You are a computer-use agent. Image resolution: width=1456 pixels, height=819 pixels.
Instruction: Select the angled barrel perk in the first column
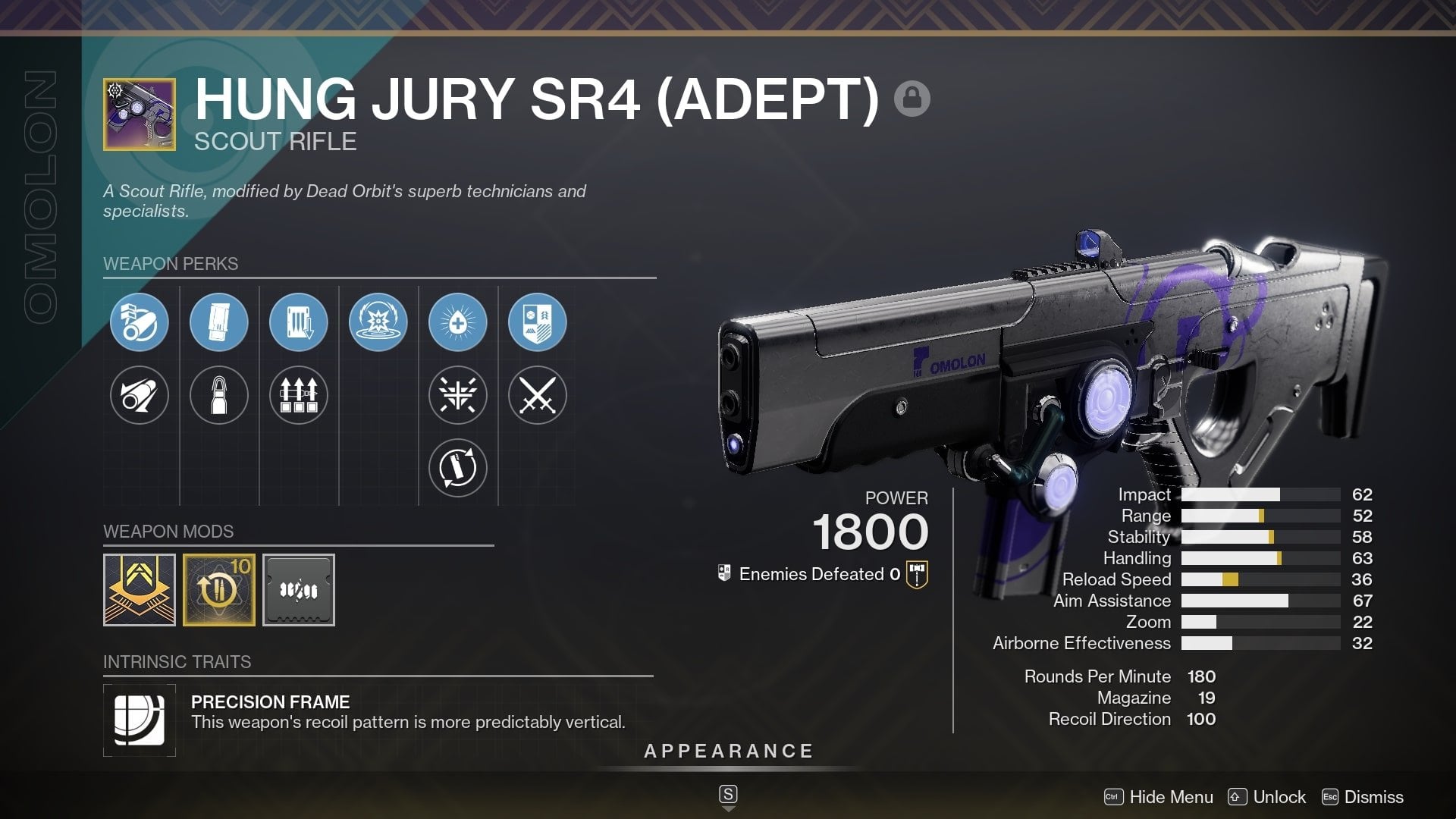[x=139, y=395]
